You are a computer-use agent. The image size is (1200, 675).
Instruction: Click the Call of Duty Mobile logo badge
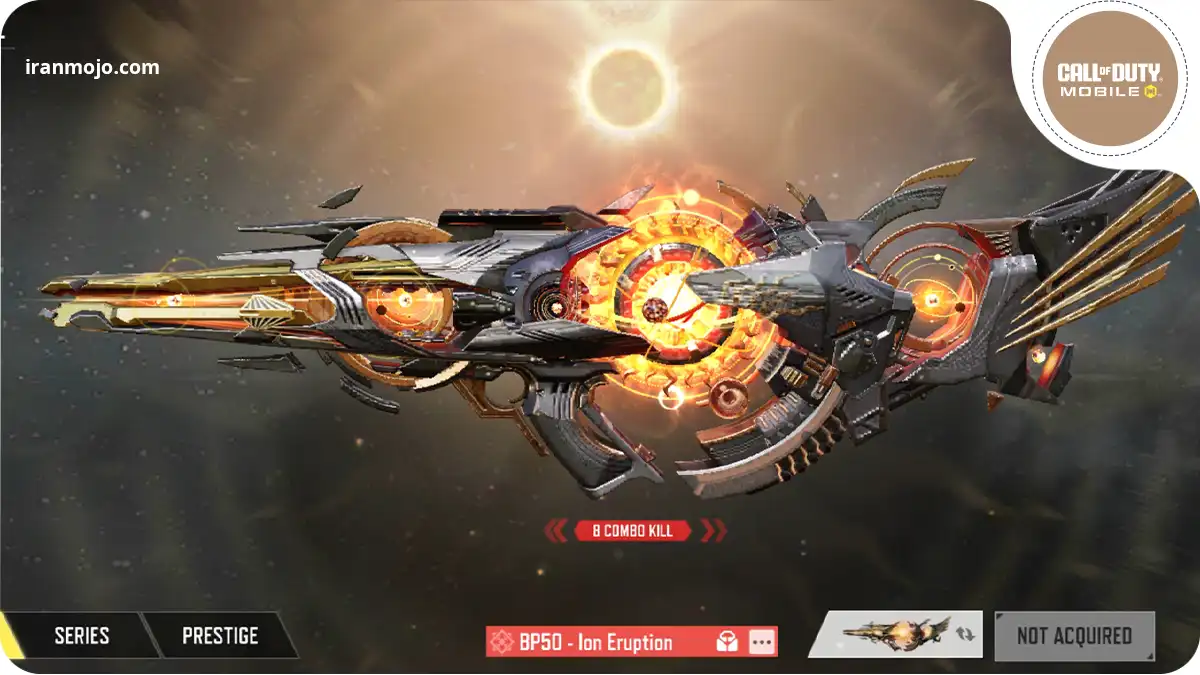click(1108, 79)
